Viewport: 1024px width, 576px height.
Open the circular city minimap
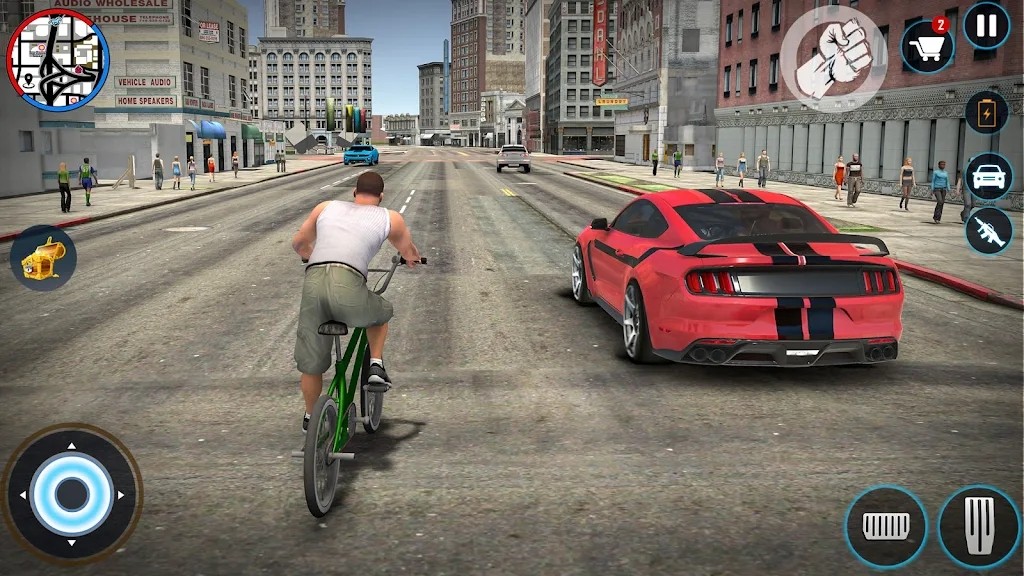pos(57,59)
